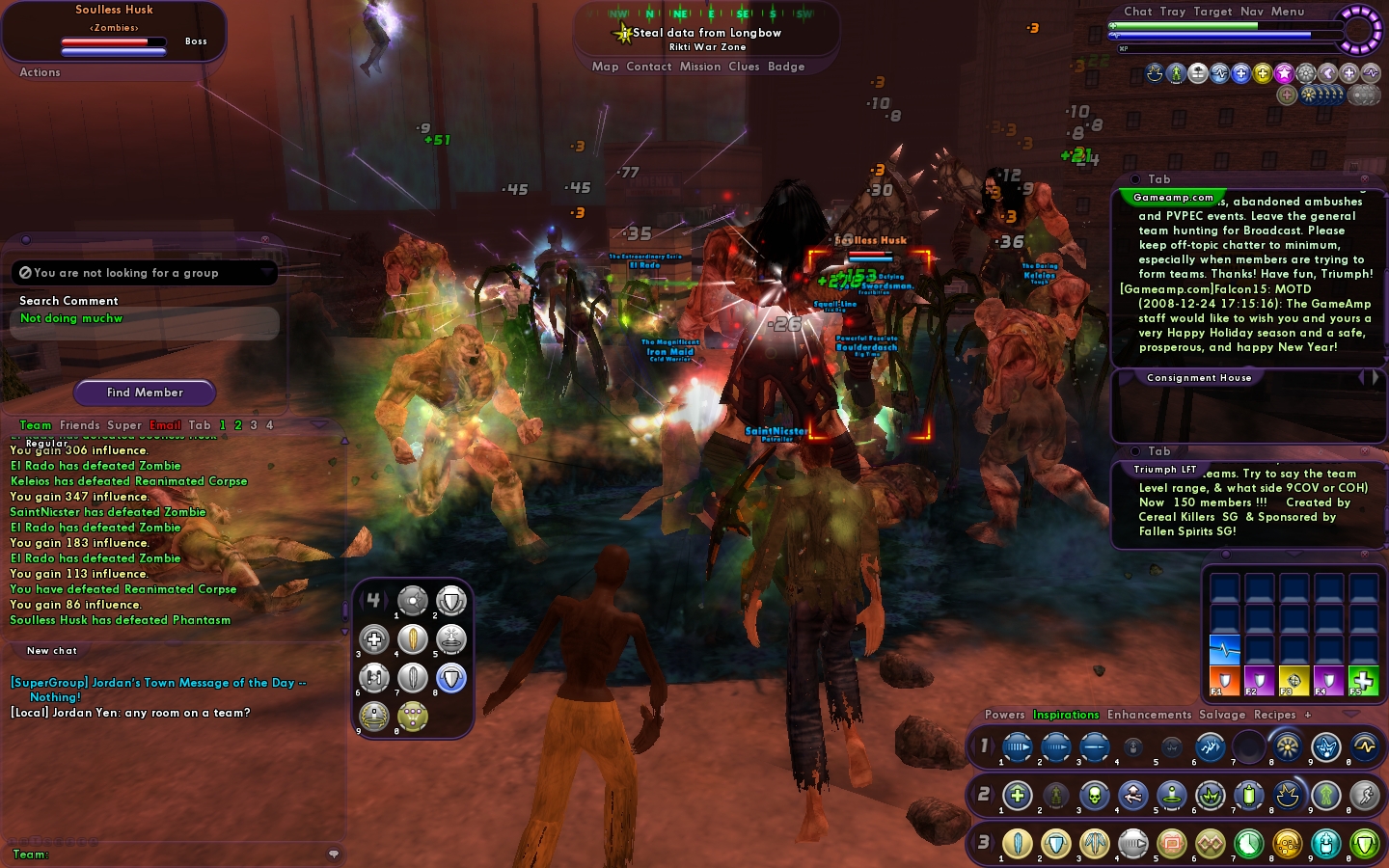The width and height of the screenshot is (1389, 868).
Task: Show the Badge window
Action: click(x=786, y=67)
